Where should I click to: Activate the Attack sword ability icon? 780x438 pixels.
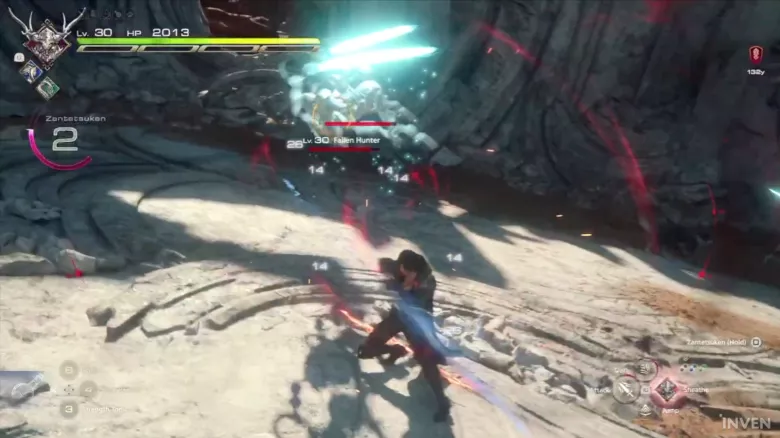626,390
